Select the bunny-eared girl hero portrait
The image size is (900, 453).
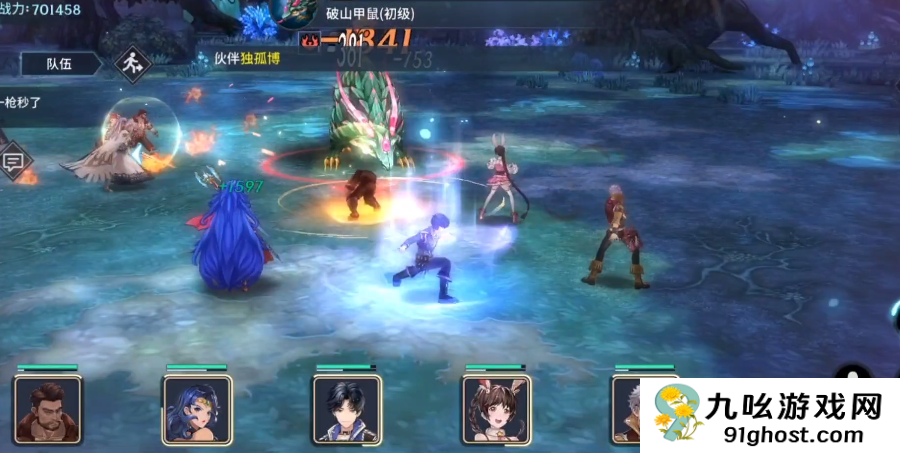pos(497,410)
